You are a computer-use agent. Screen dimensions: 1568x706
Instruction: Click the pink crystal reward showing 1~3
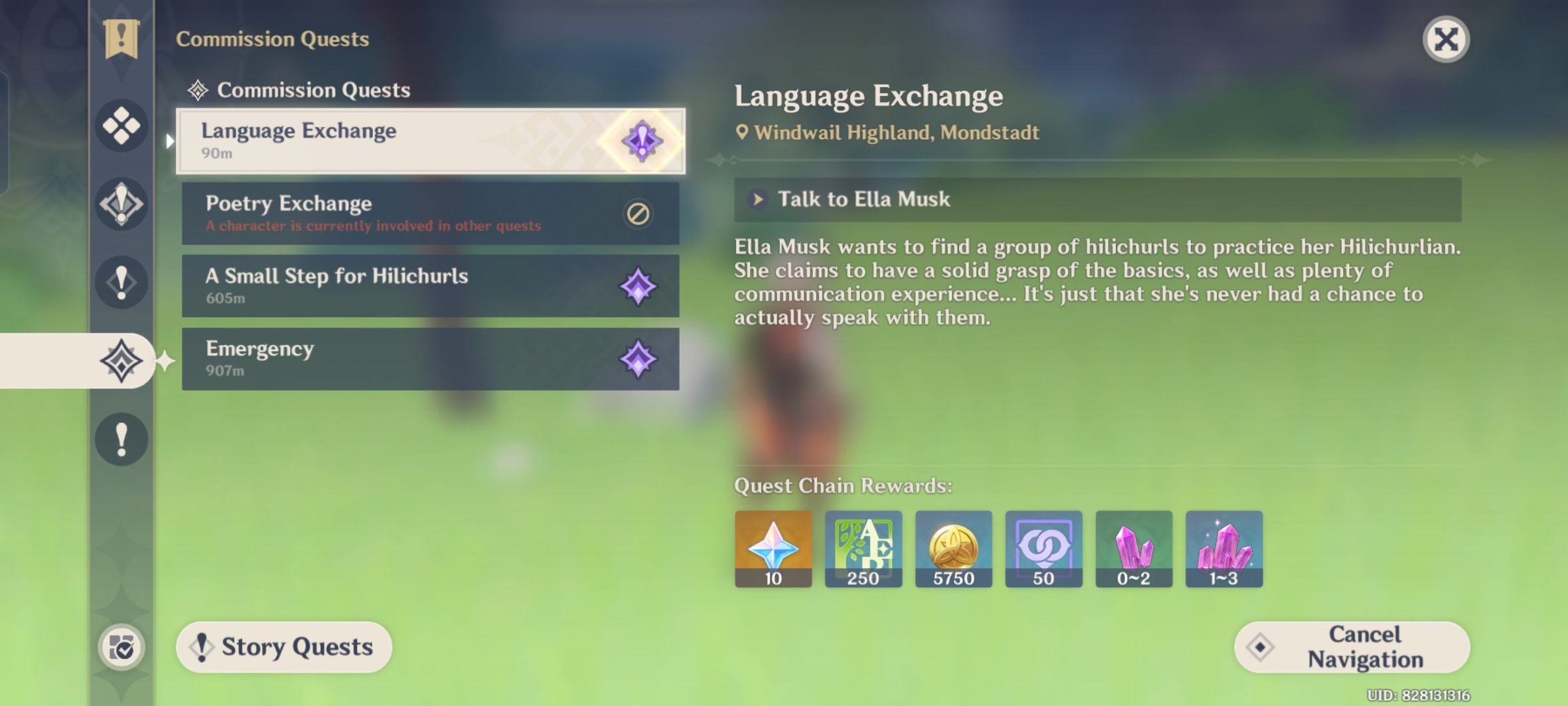coord(1224,548)
